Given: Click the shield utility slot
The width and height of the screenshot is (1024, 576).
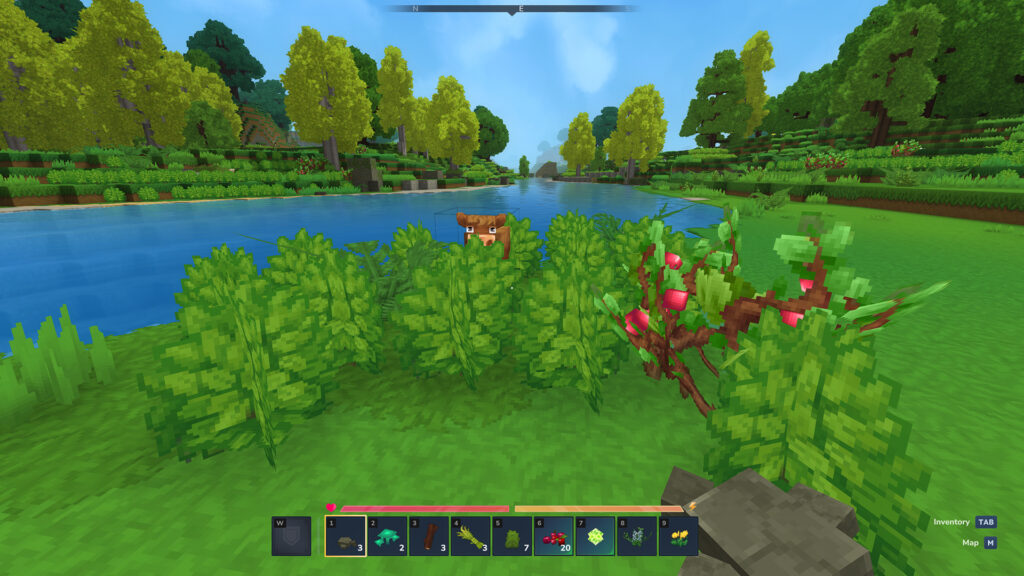Looking at the screenshot, I should tap(291, 537).
